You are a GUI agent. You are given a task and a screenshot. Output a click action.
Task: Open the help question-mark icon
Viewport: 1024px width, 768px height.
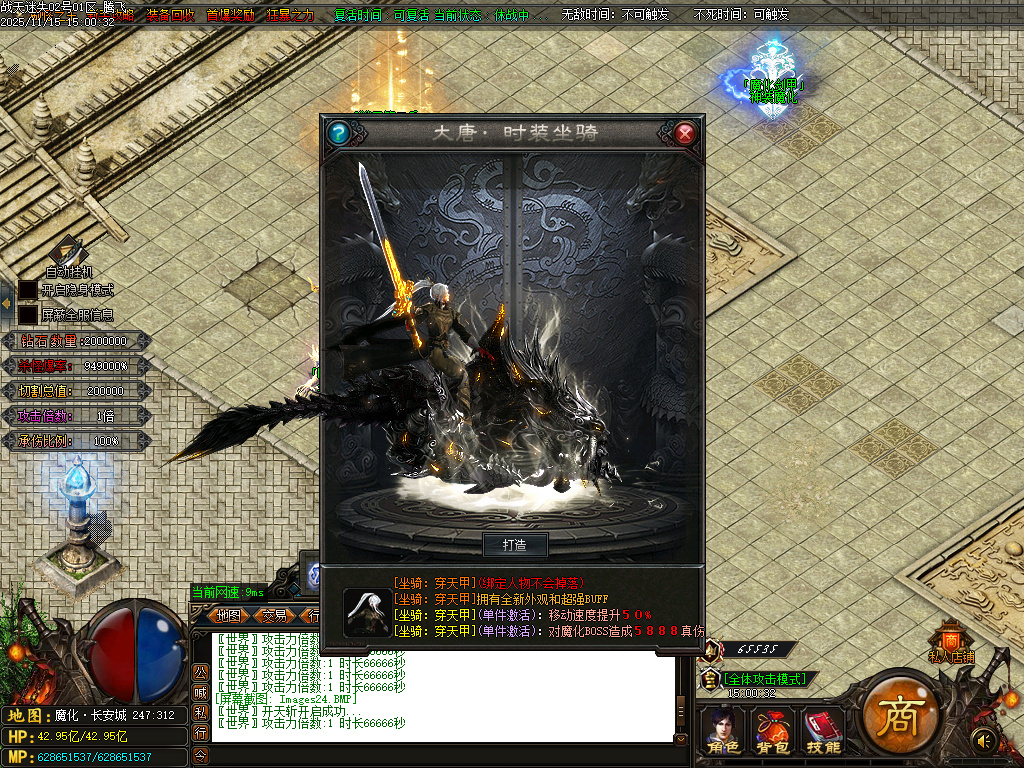point(339,132)
